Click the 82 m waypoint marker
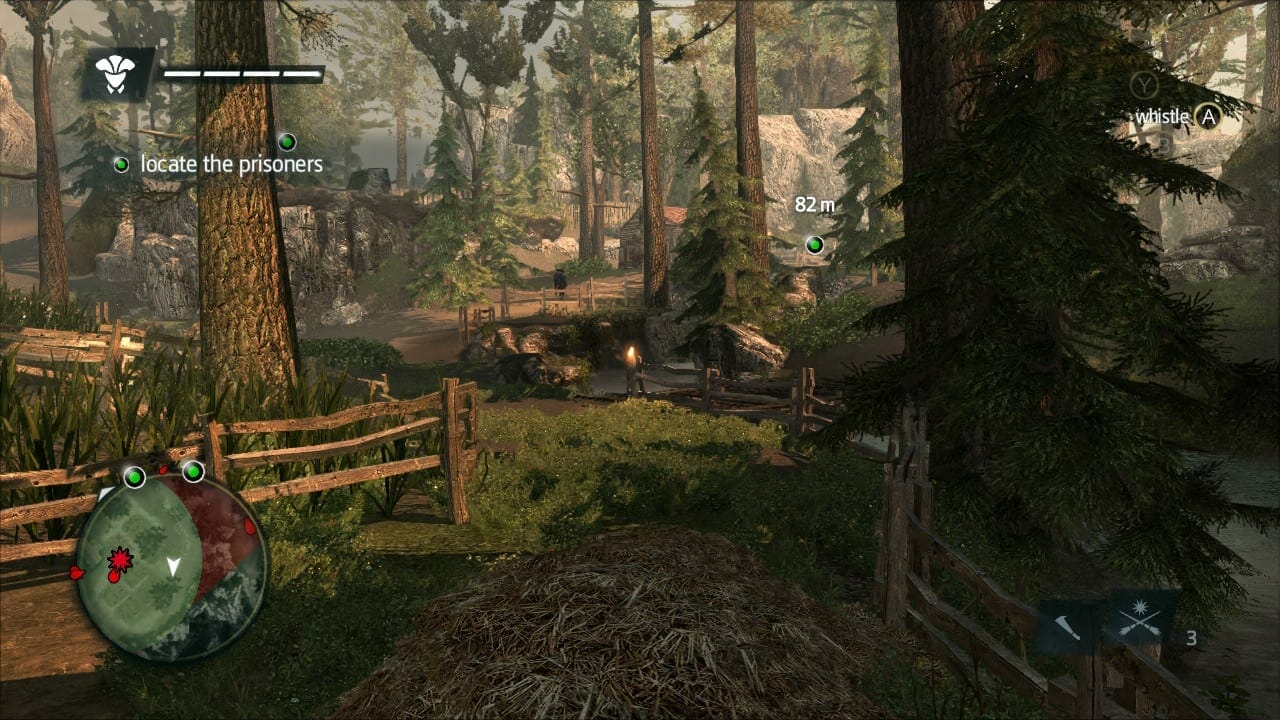The image size is (1280, 720). tap(815, 244)
